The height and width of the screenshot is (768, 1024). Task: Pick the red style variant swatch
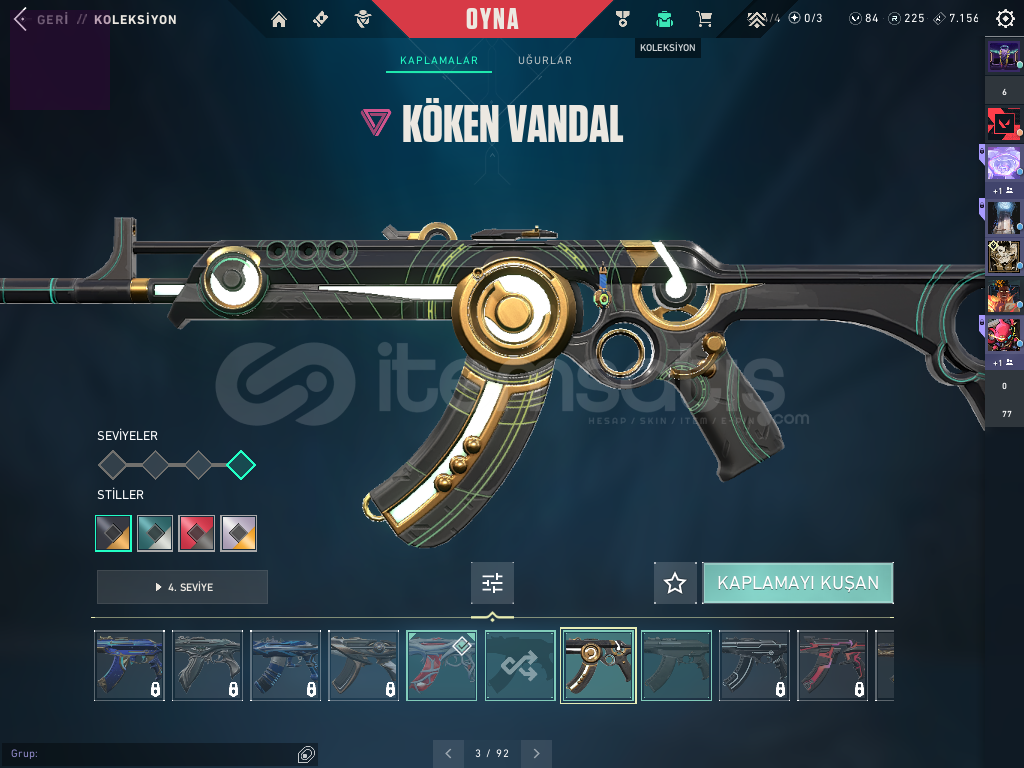(197, 533)
